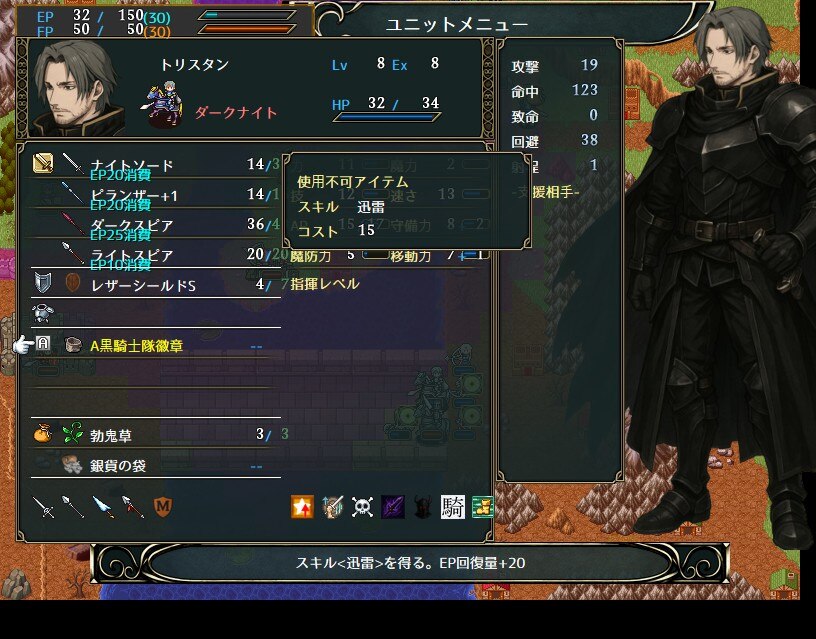Select the レザーシールドS shield slot

(x=150, y=284)
